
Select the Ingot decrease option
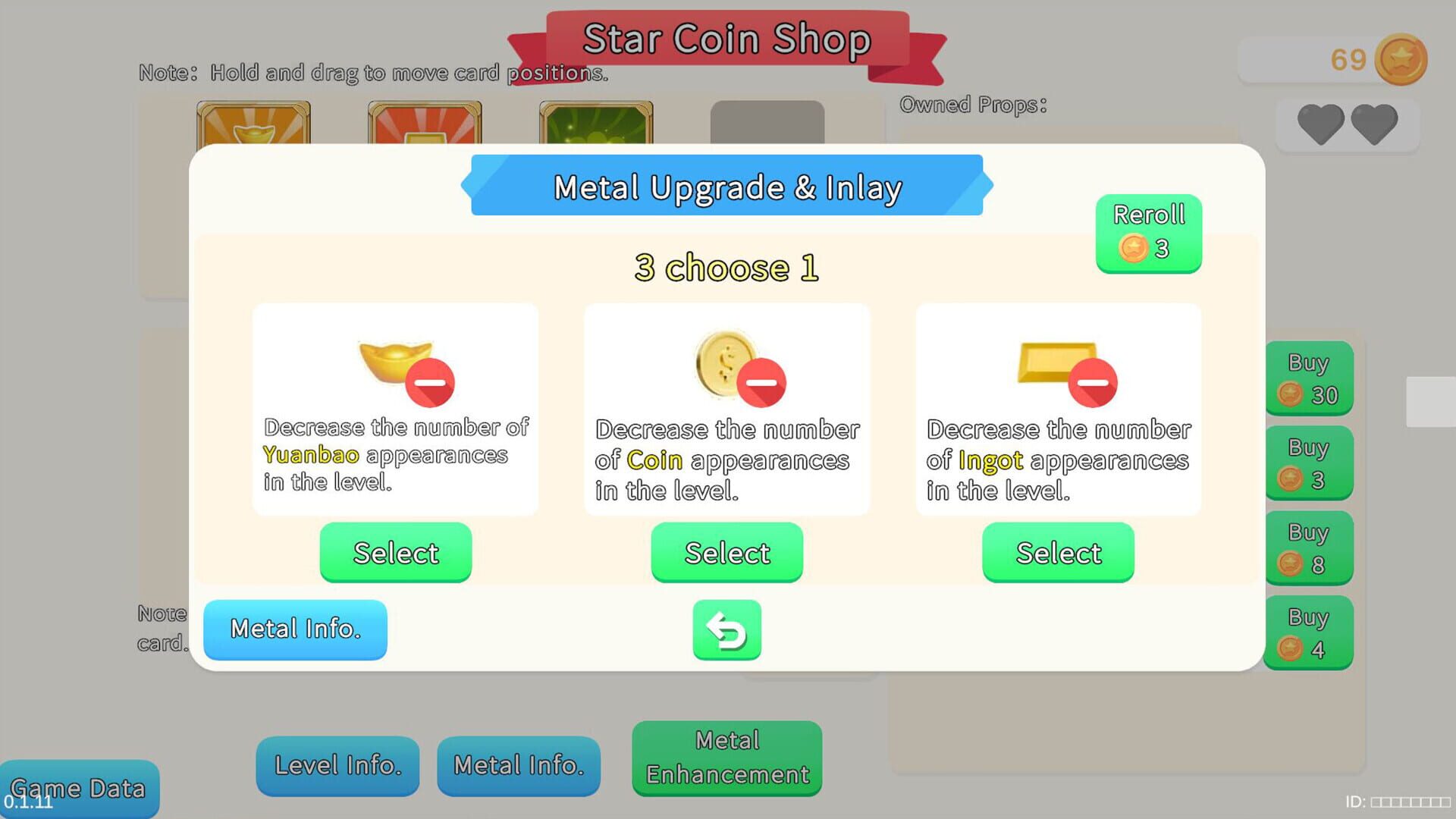(x=1058, y=553)
